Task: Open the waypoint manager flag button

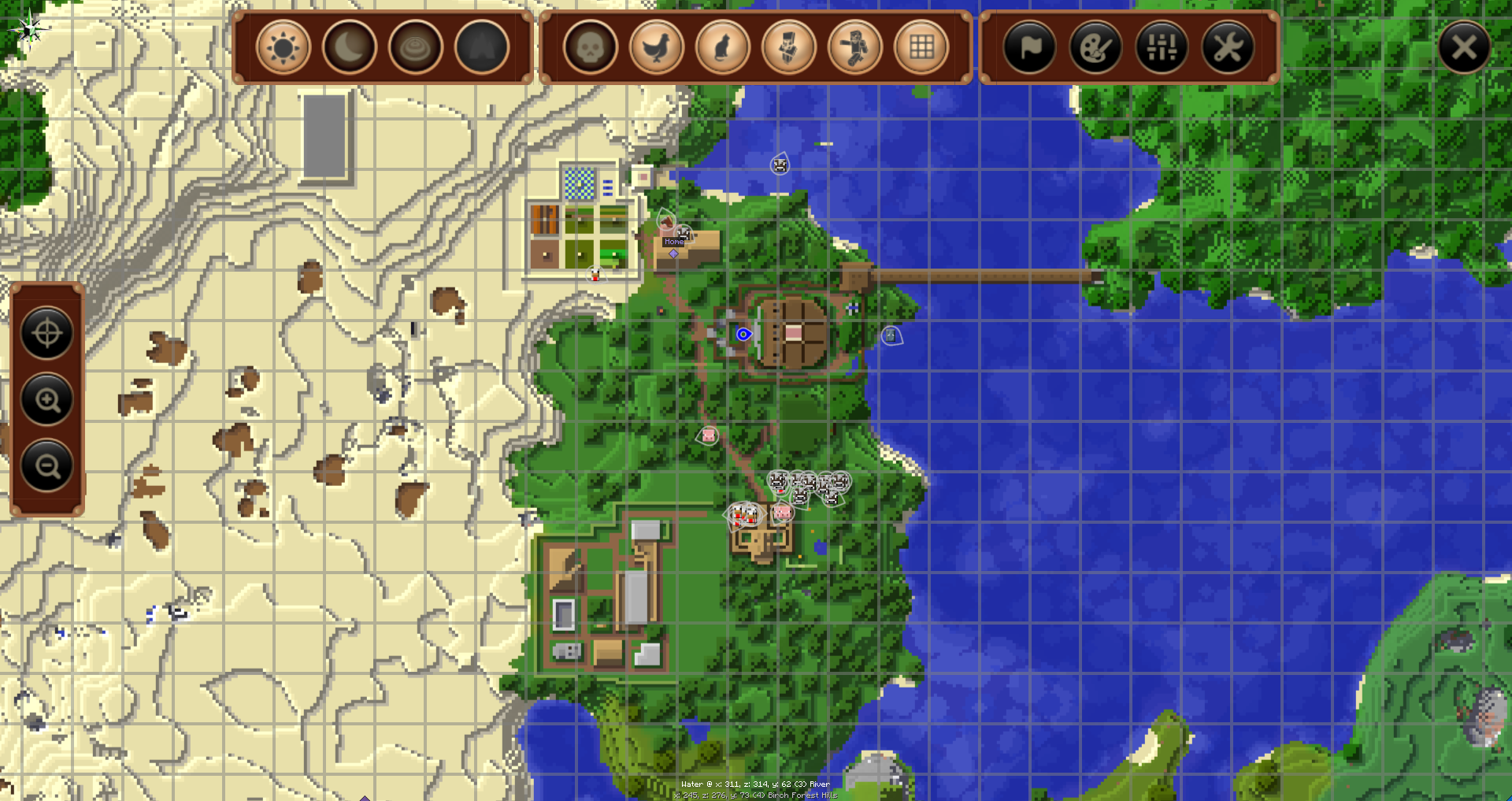Action: (1030, 48)
